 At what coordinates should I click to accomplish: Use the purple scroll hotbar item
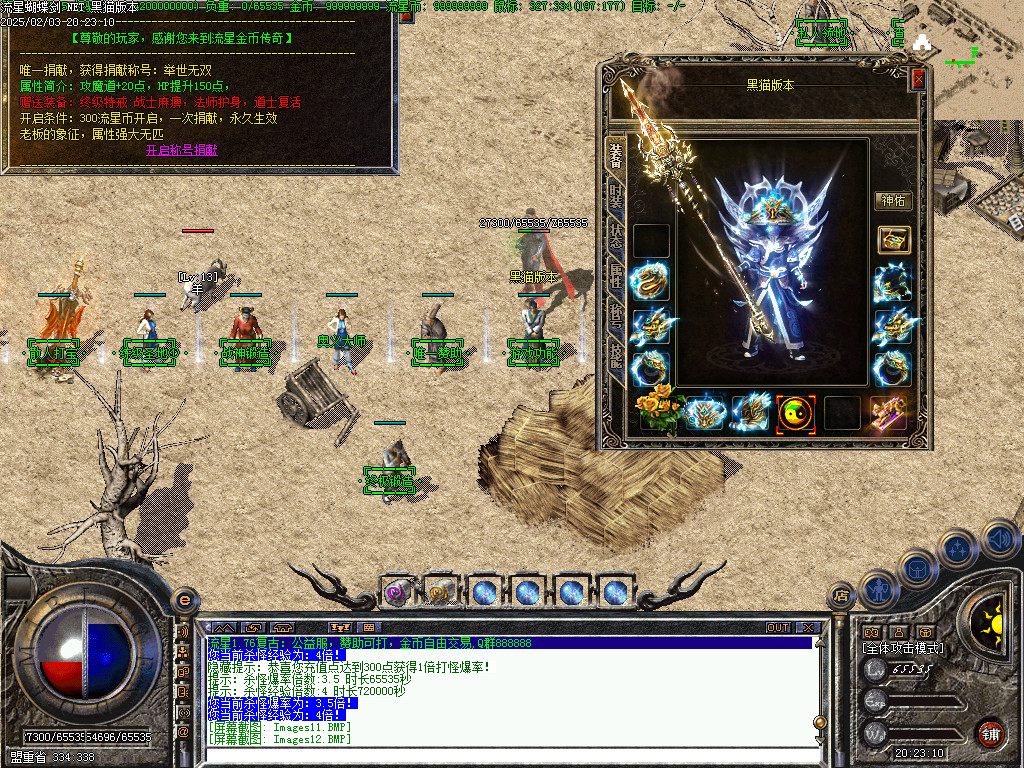point(397,592)
